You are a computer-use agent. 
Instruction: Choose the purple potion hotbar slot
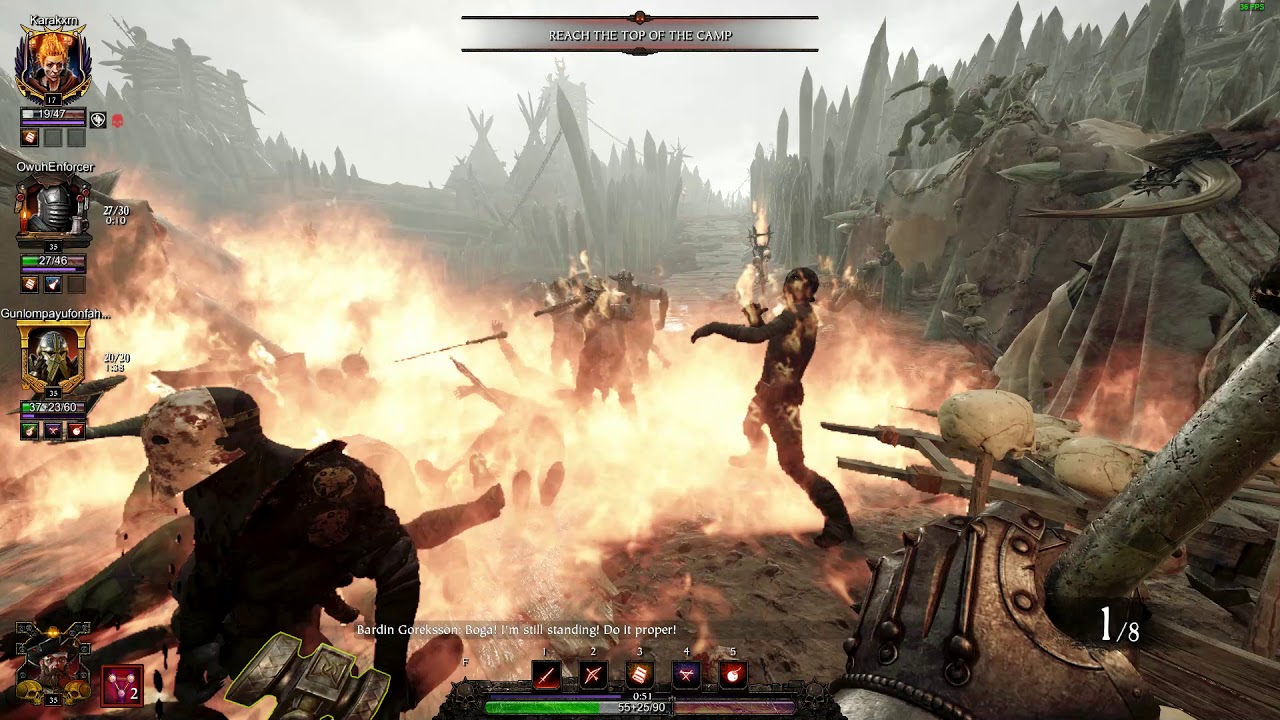pos(686,675)
